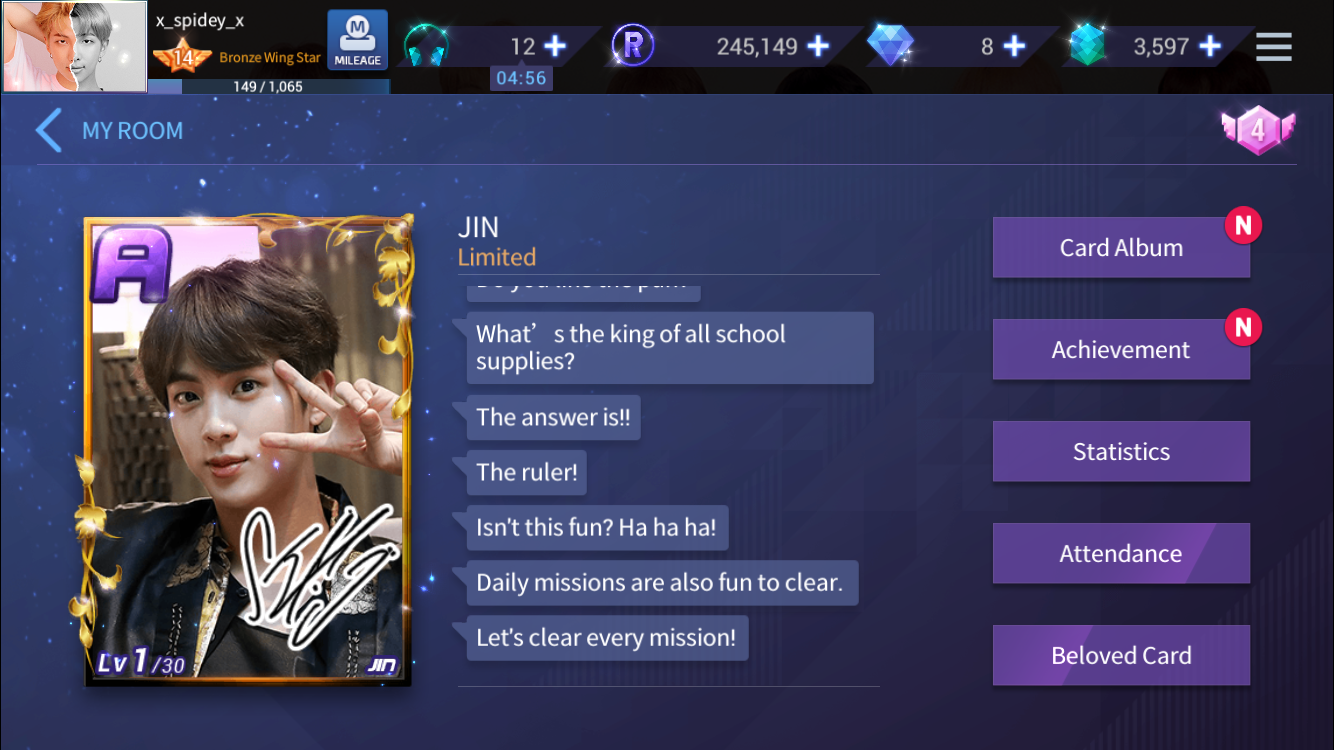This screenshot has height=750, width=1334.
Task: Open the pink winged level 4 badge
Action: pos(1257,130)
